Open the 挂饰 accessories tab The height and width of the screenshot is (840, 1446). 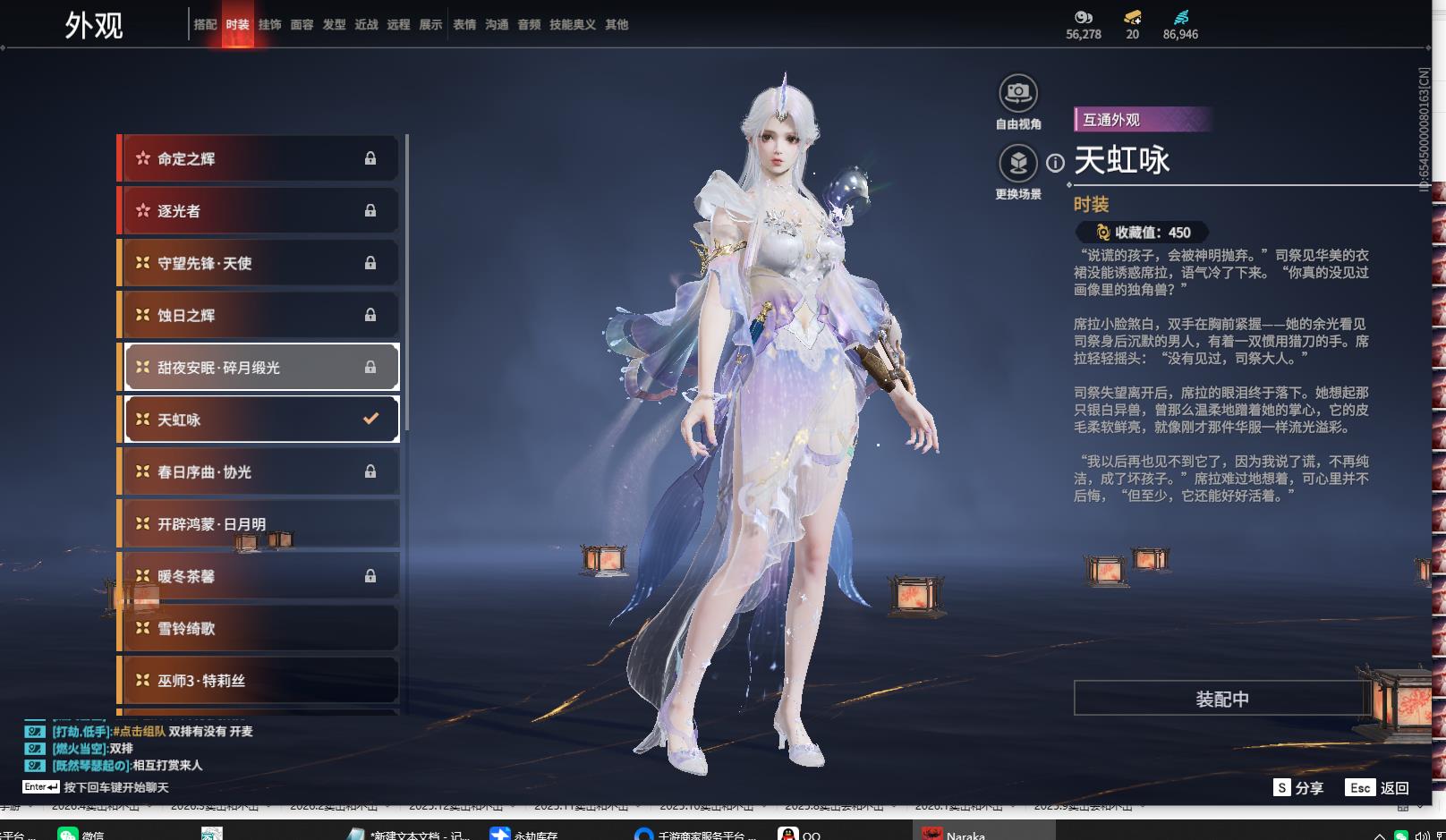click(269, 25)
